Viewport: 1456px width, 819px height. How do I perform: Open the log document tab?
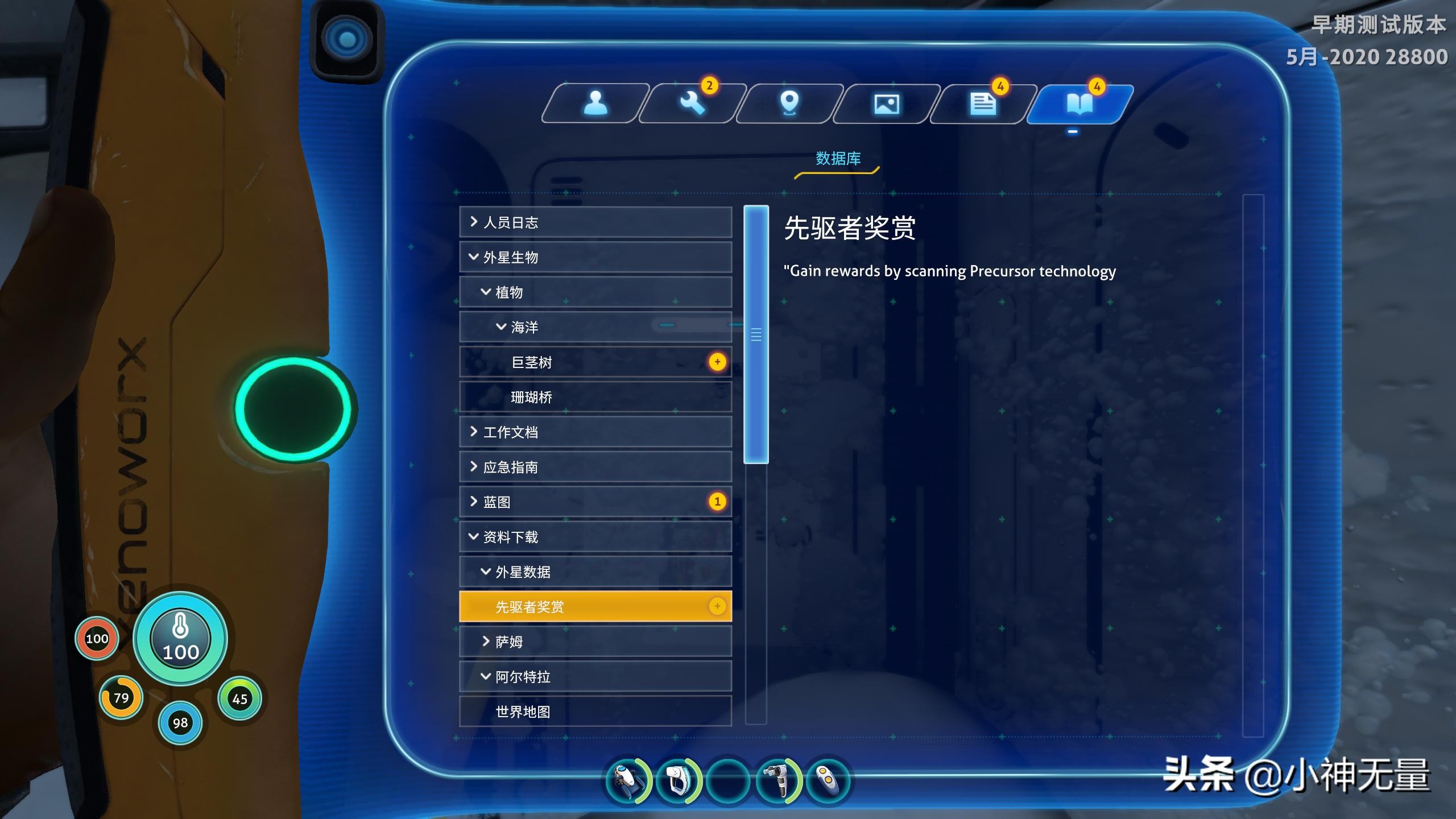coord(983,104)
